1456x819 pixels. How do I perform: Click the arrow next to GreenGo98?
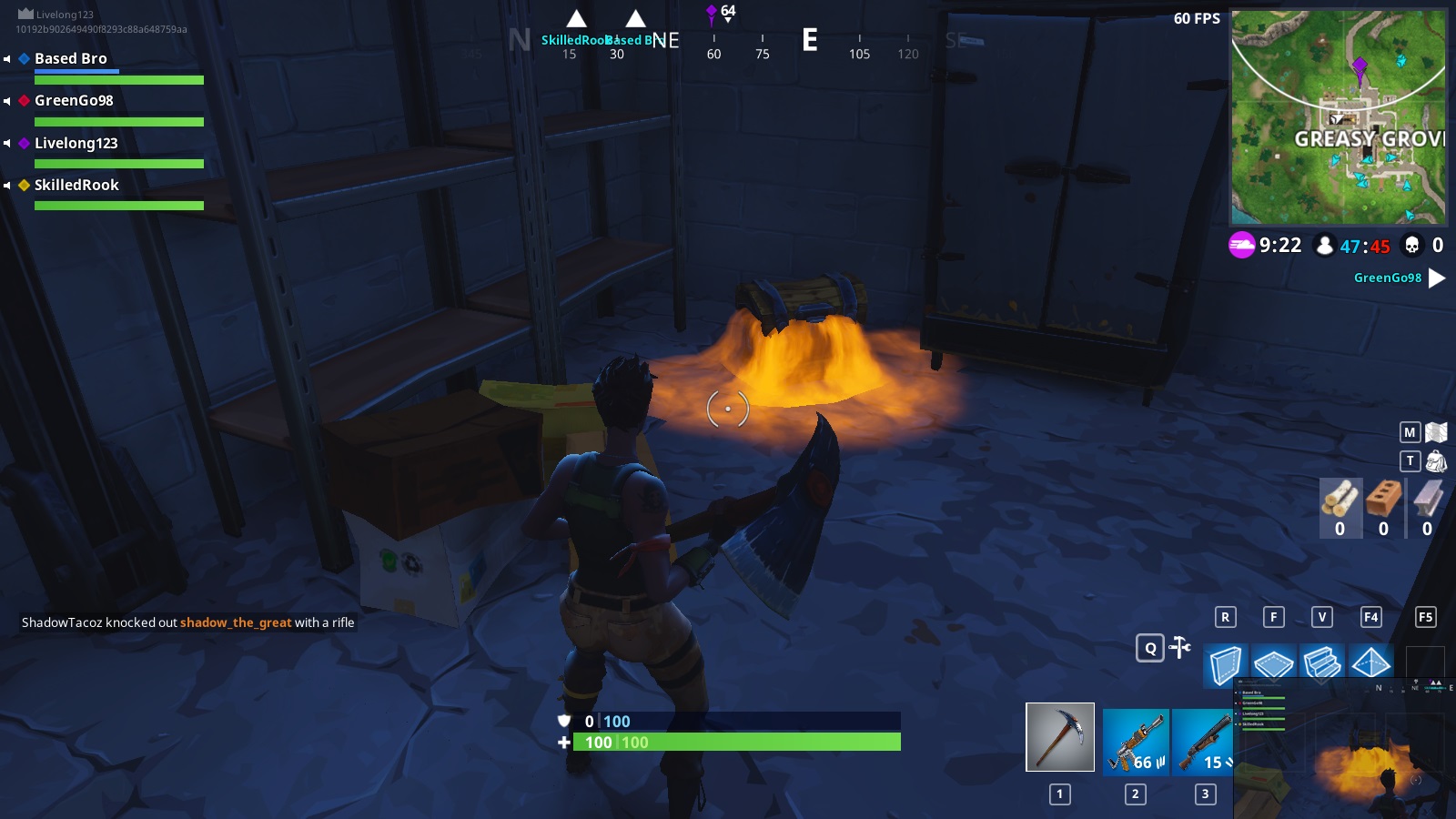point(1437,278)
